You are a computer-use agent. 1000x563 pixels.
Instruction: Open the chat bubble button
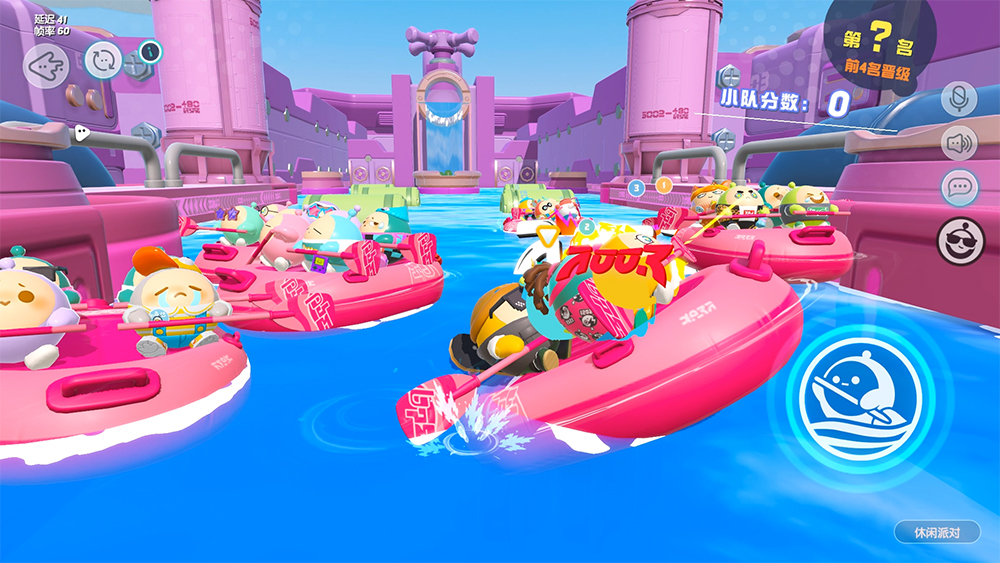959,188
